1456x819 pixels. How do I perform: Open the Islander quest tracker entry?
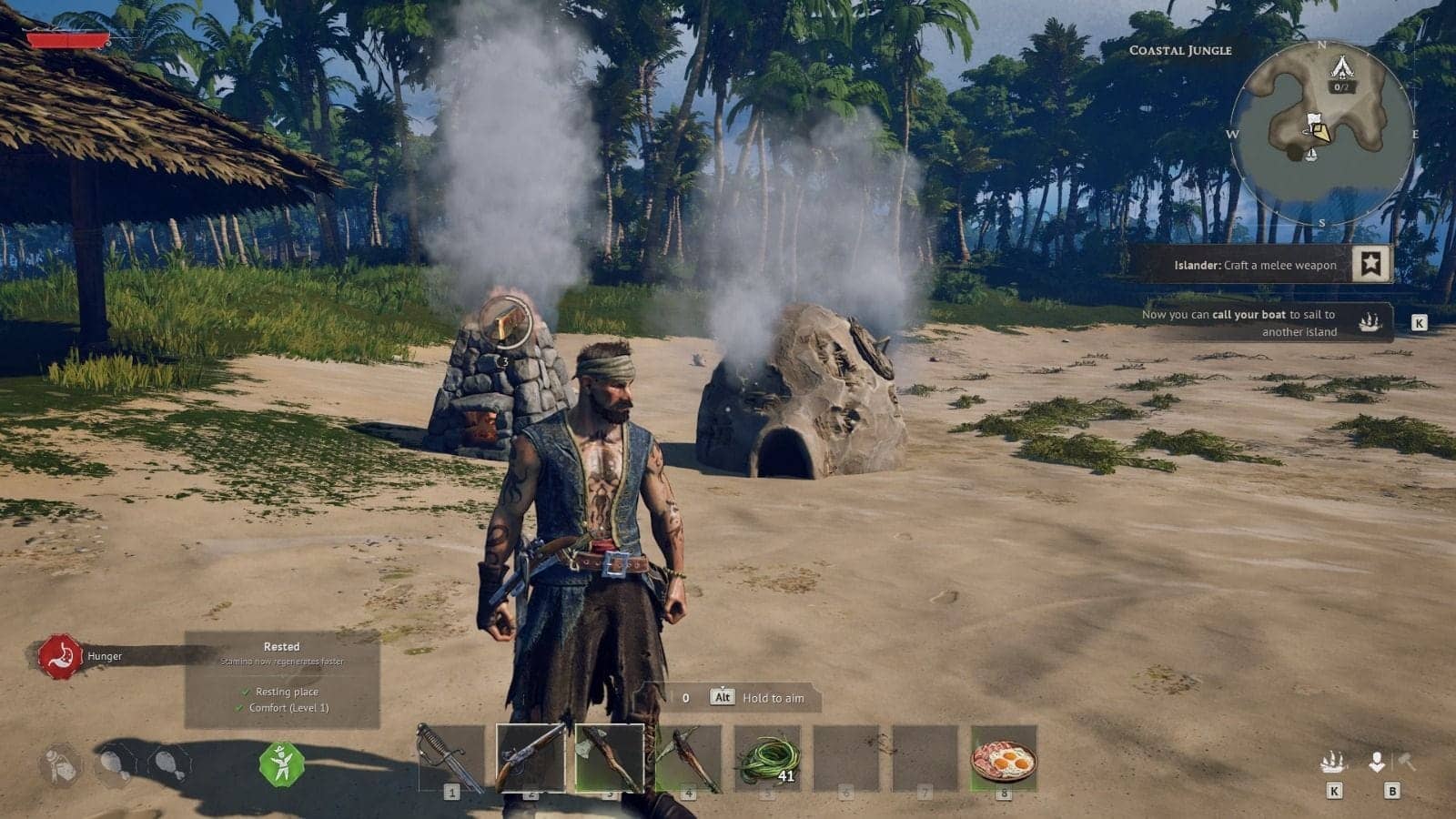pyautogui.click(x=1254, y=265)
